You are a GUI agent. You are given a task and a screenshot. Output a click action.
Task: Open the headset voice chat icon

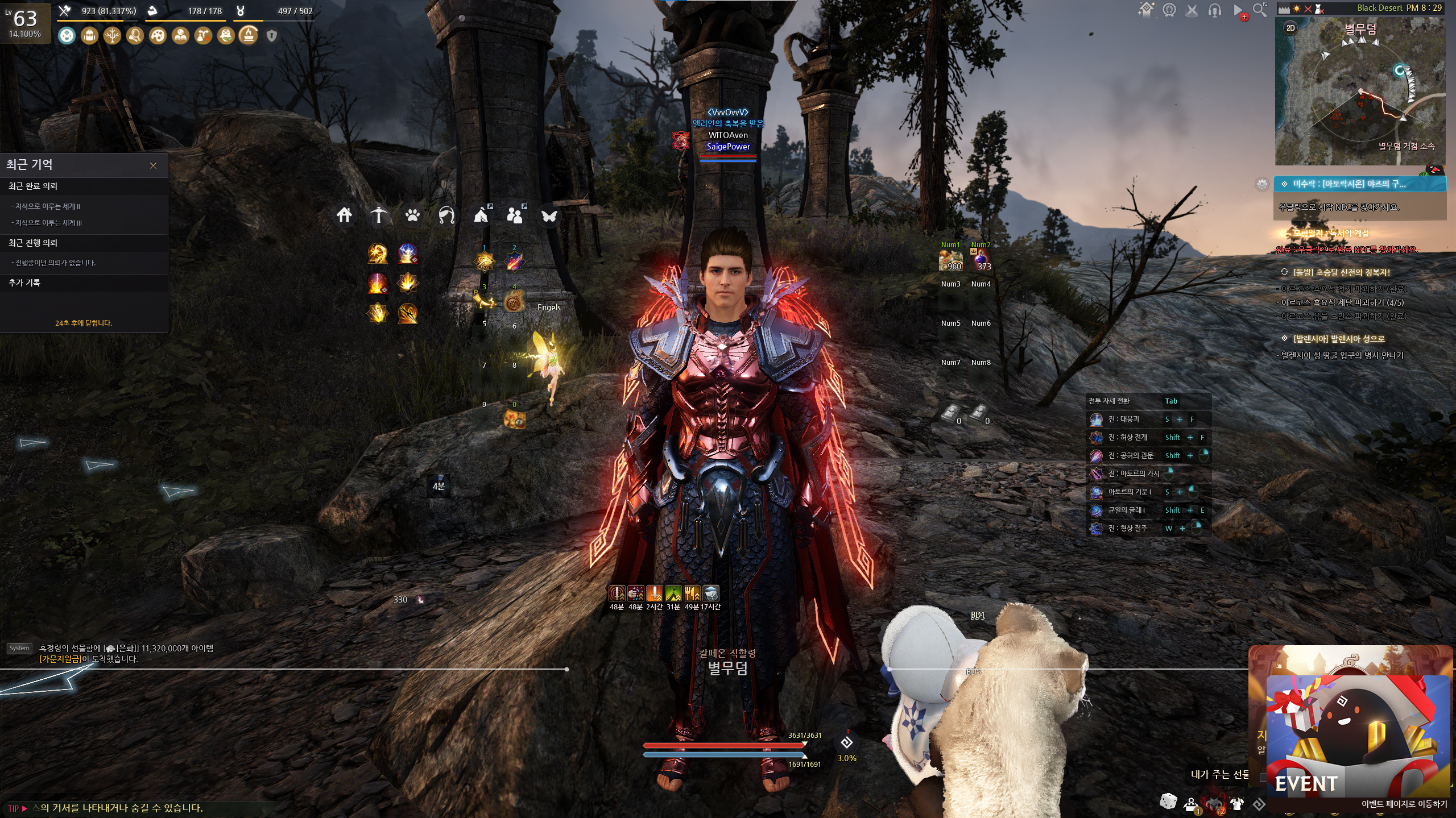pyautogui.click(x=1214, y=10)
